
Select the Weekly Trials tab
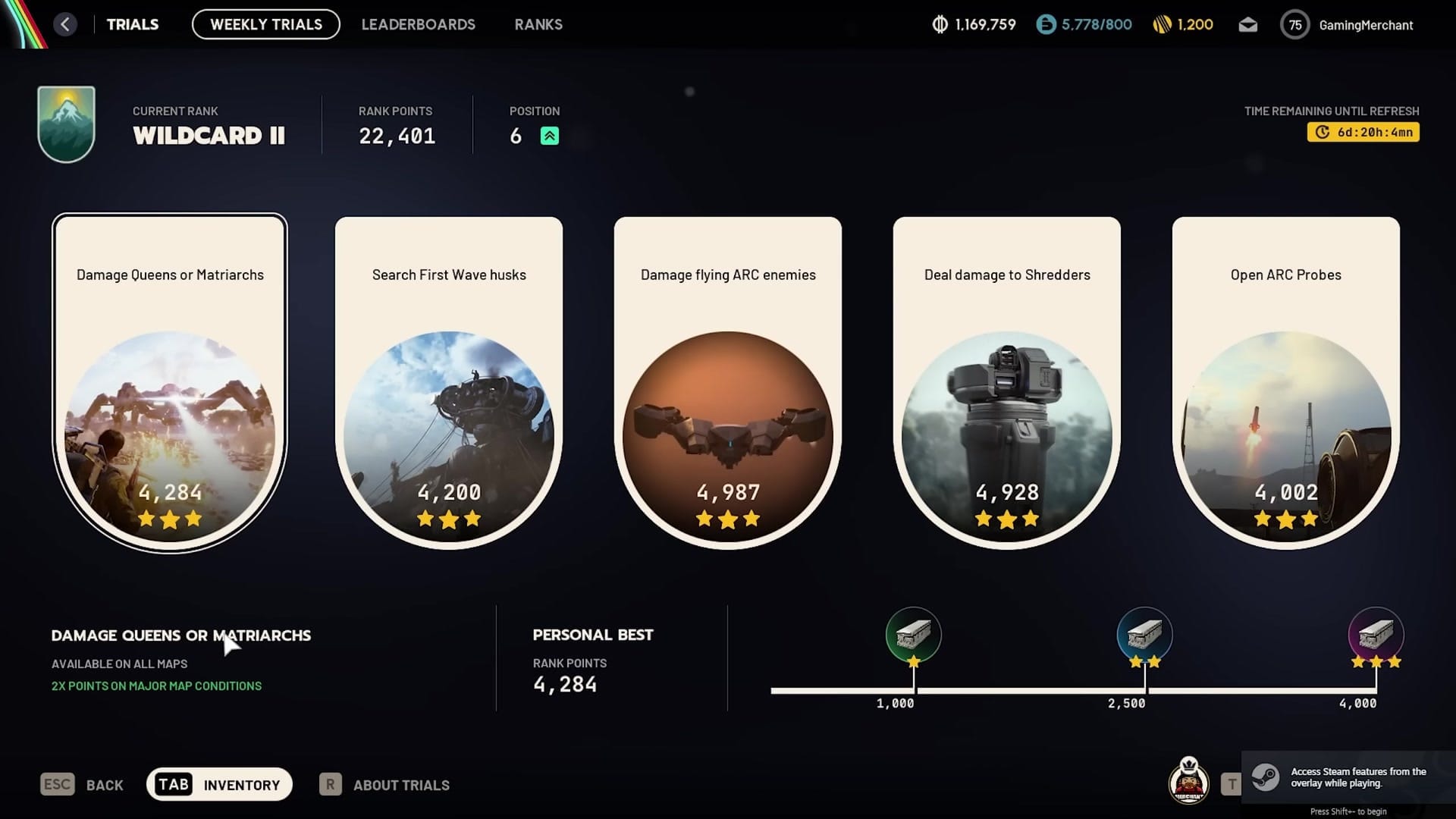click(x=265, y=24)
